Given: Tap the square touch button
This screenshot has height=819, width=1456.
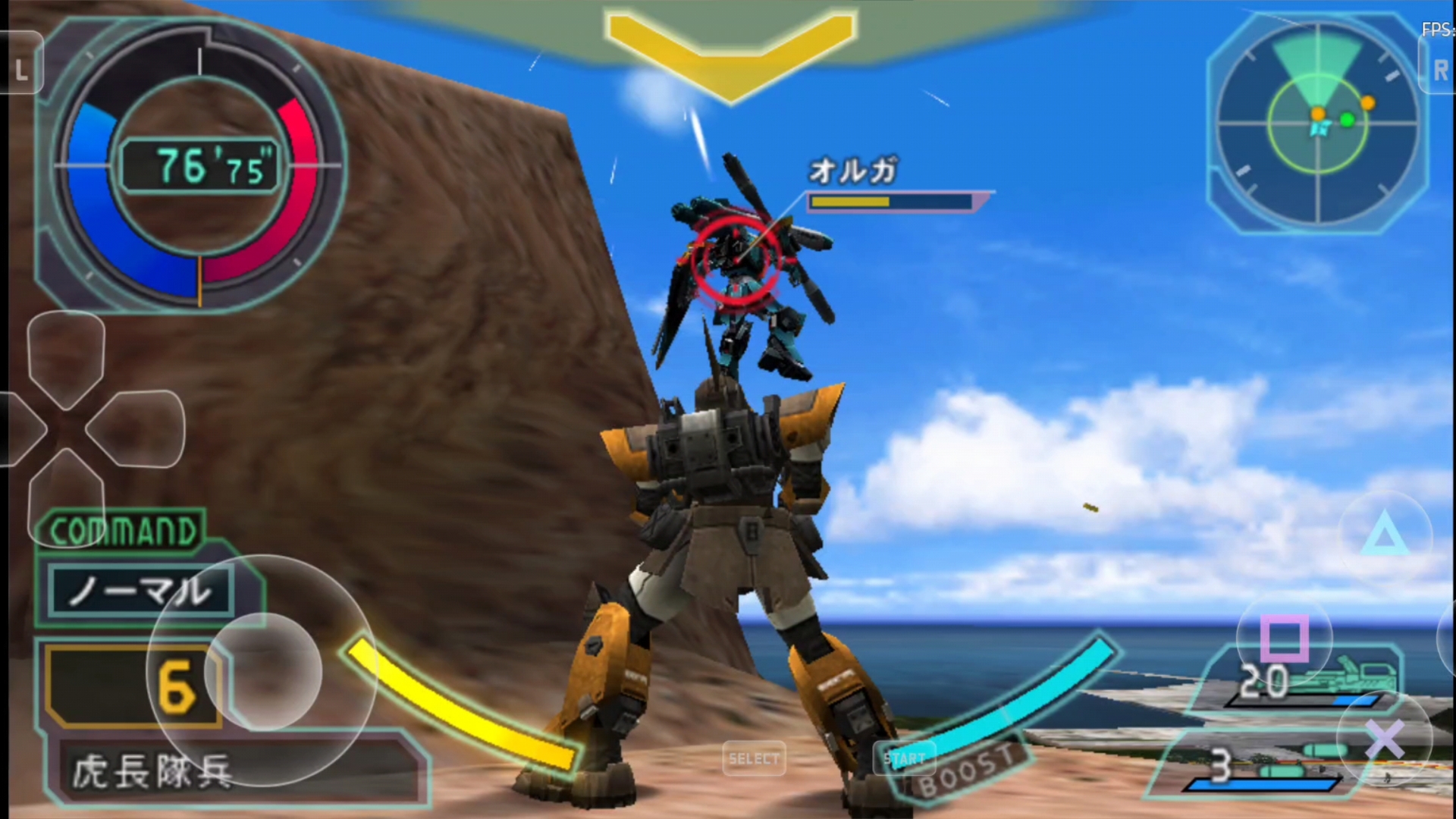Looking at the screenshot, I should coord(1284,638).
